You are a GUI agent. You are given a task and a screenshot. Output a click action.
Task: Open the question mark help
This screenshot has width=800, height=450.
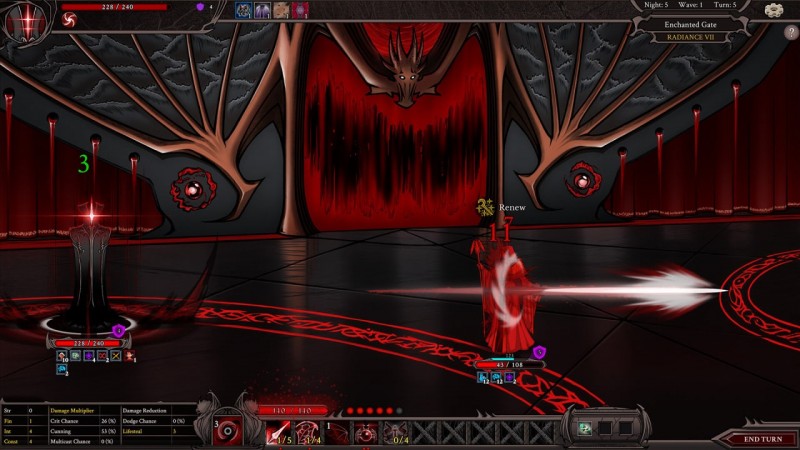pyautogui.click(x=787, y=32)
